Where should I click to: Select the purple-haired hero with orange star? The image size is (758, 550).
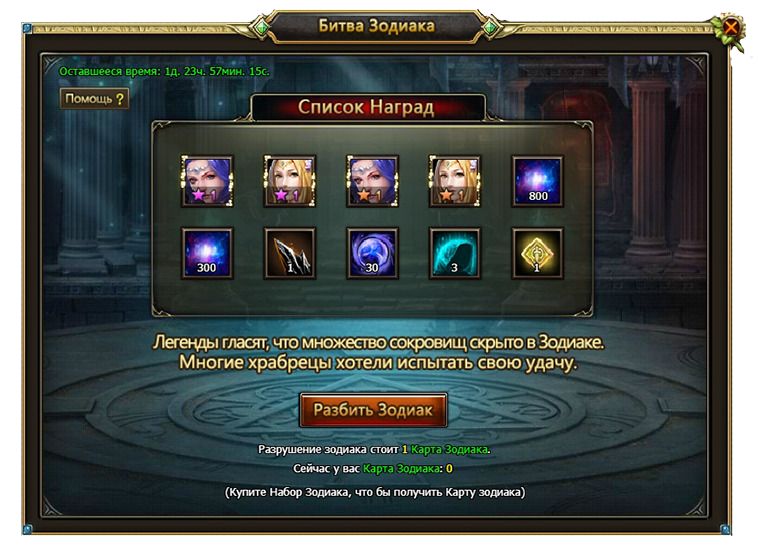(372, 181)
